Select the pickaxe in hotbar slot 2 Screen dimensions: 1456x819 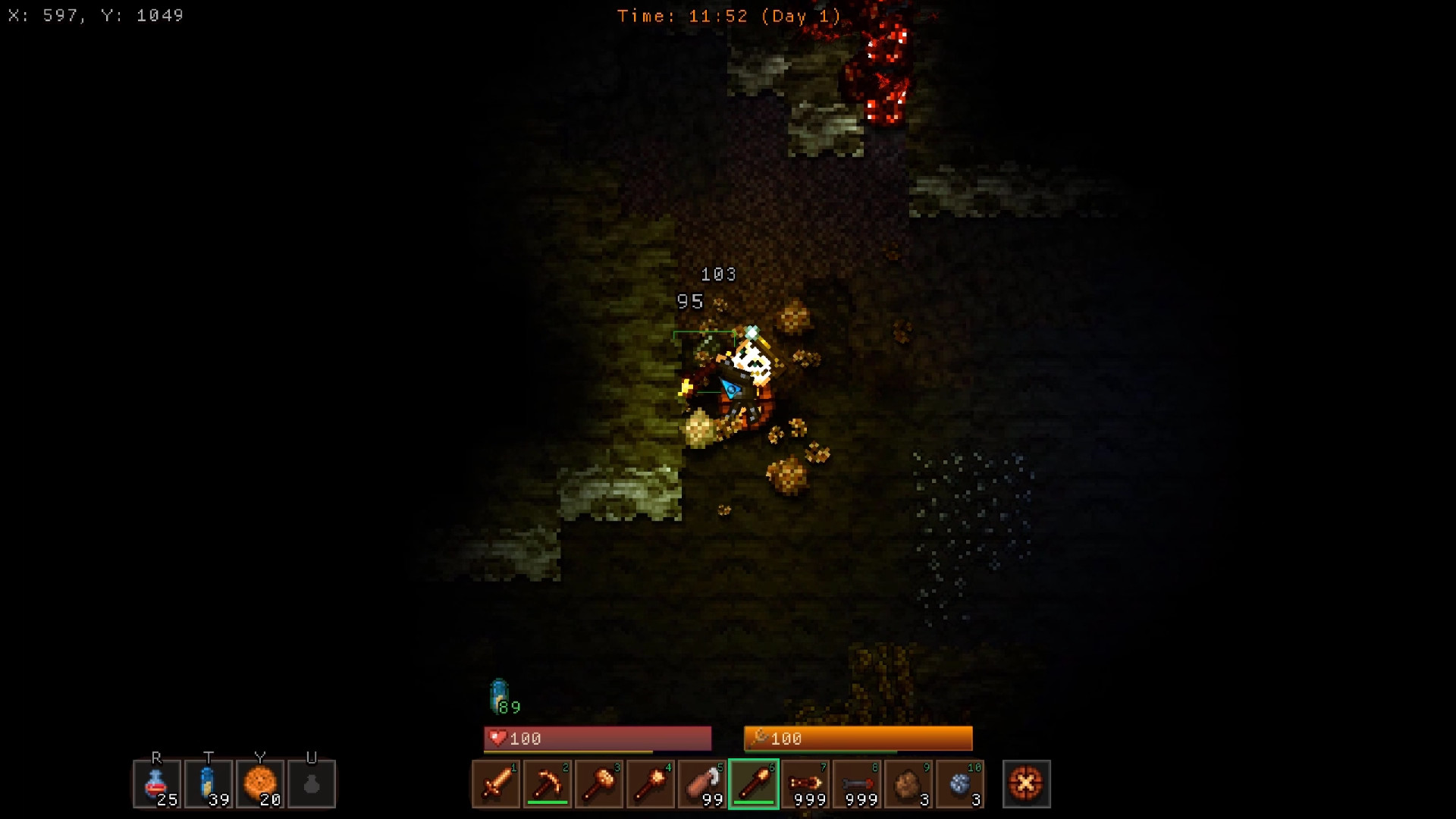(x=548, y=784)
